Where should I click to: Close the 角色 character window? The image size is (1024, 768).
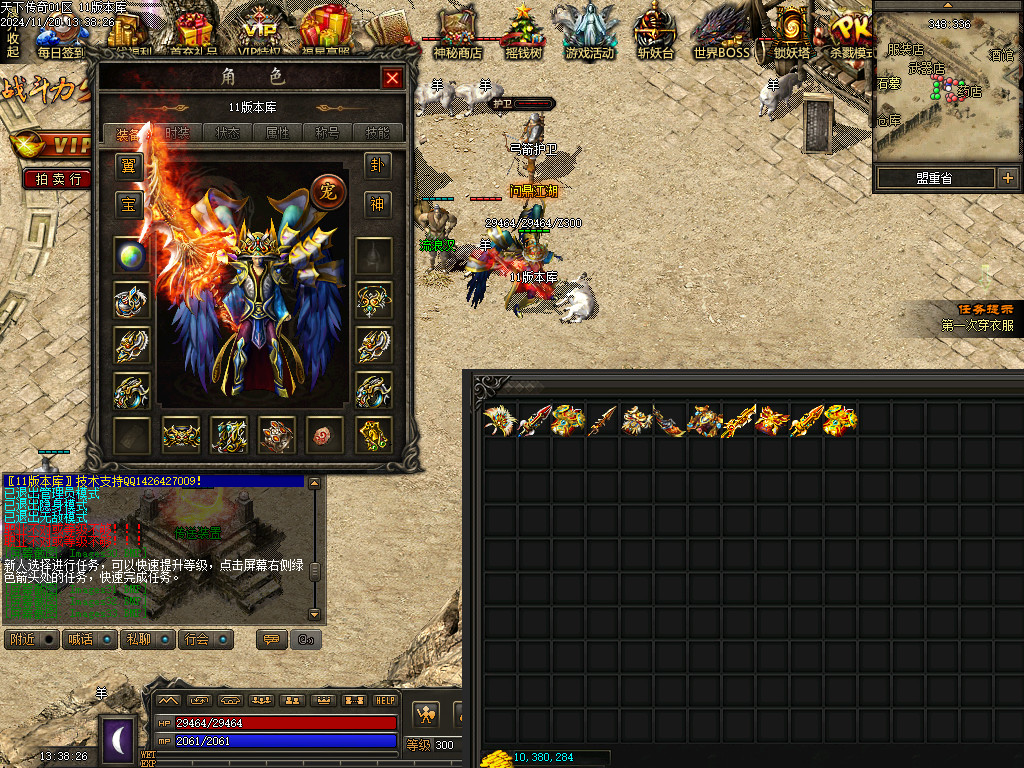click(x=392, y=78)
